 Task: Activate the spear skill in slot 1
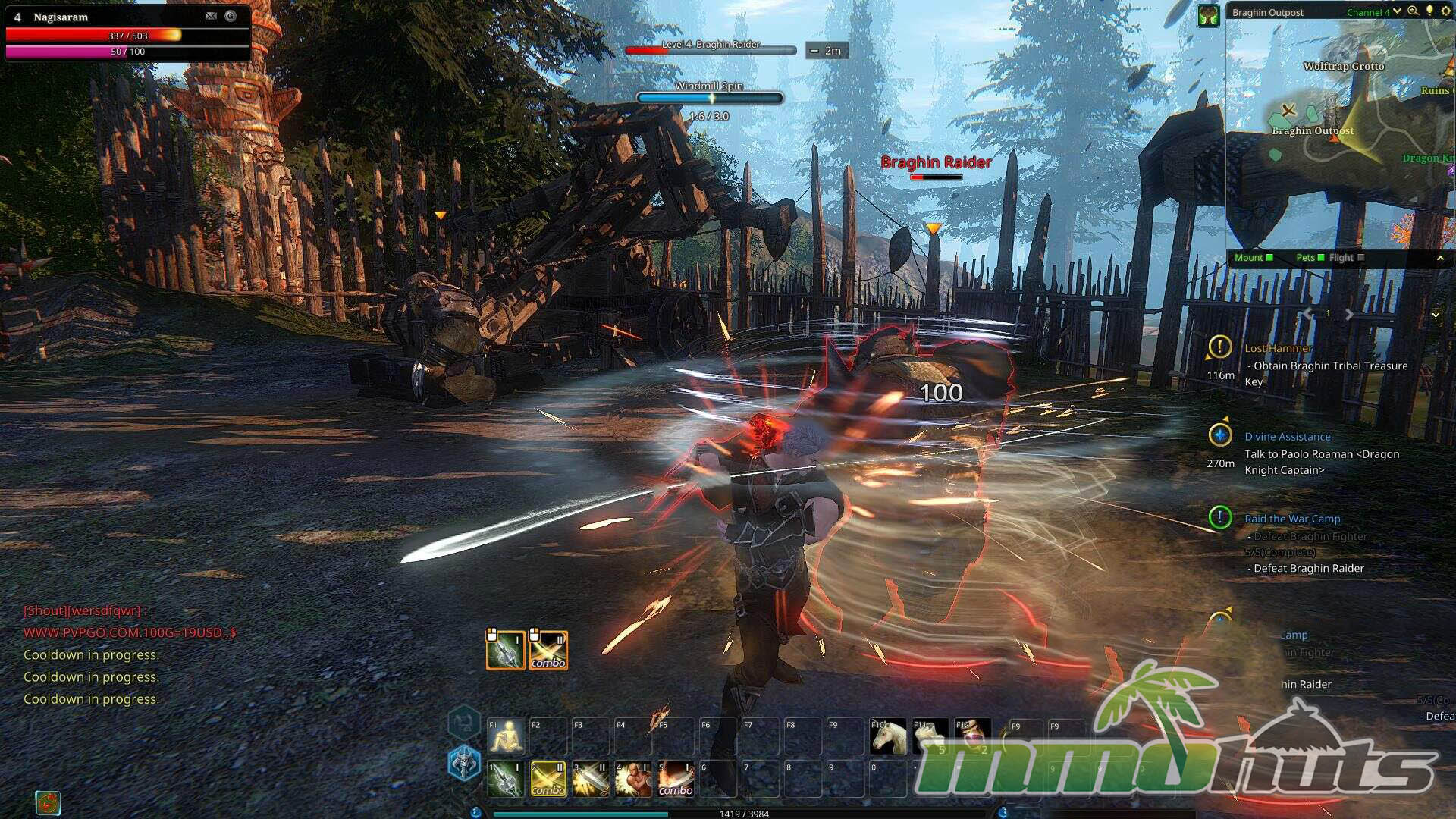point(506,780)
